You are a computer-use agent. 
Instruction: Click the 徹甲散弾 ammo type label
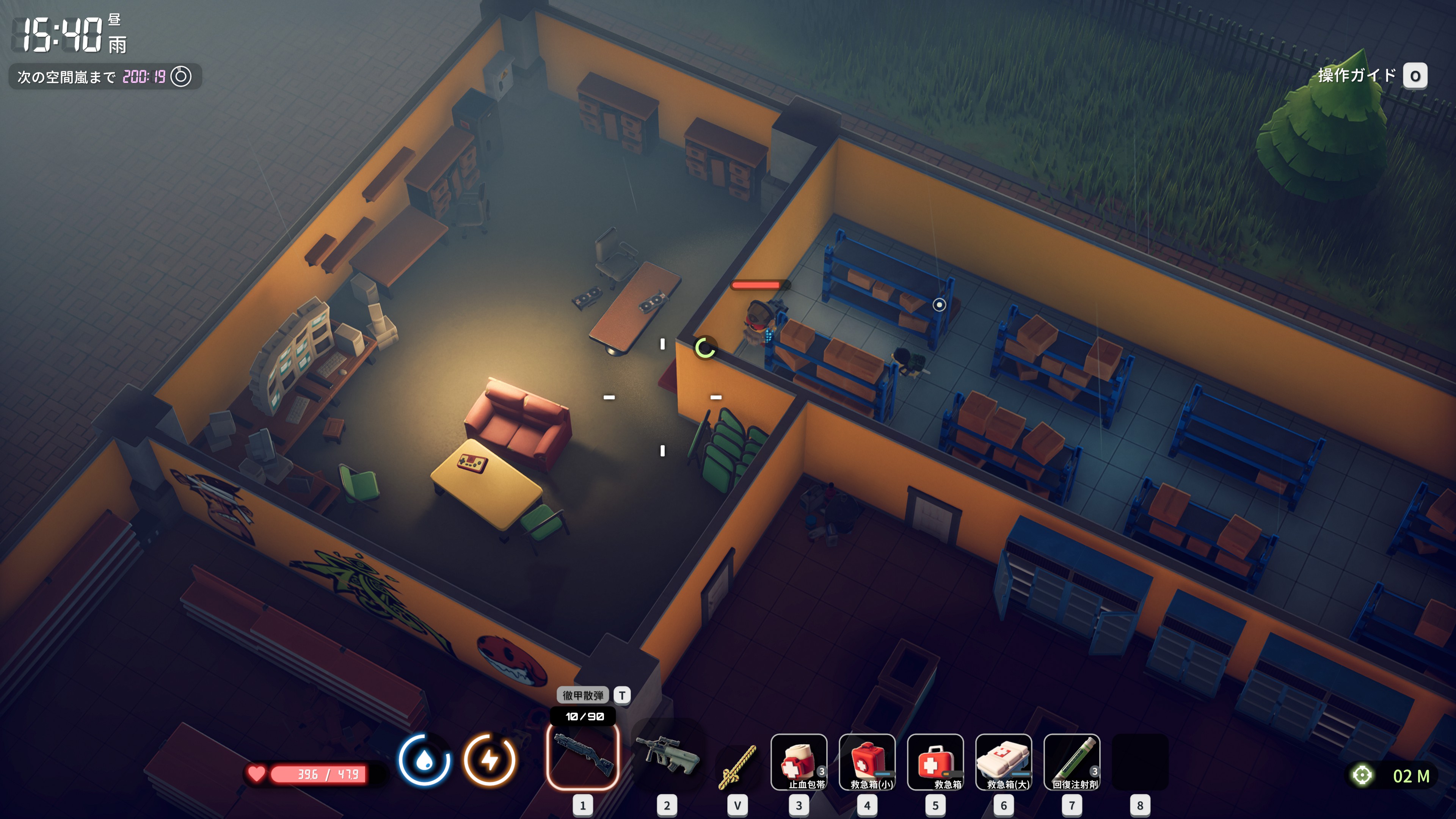click(583, 695)
